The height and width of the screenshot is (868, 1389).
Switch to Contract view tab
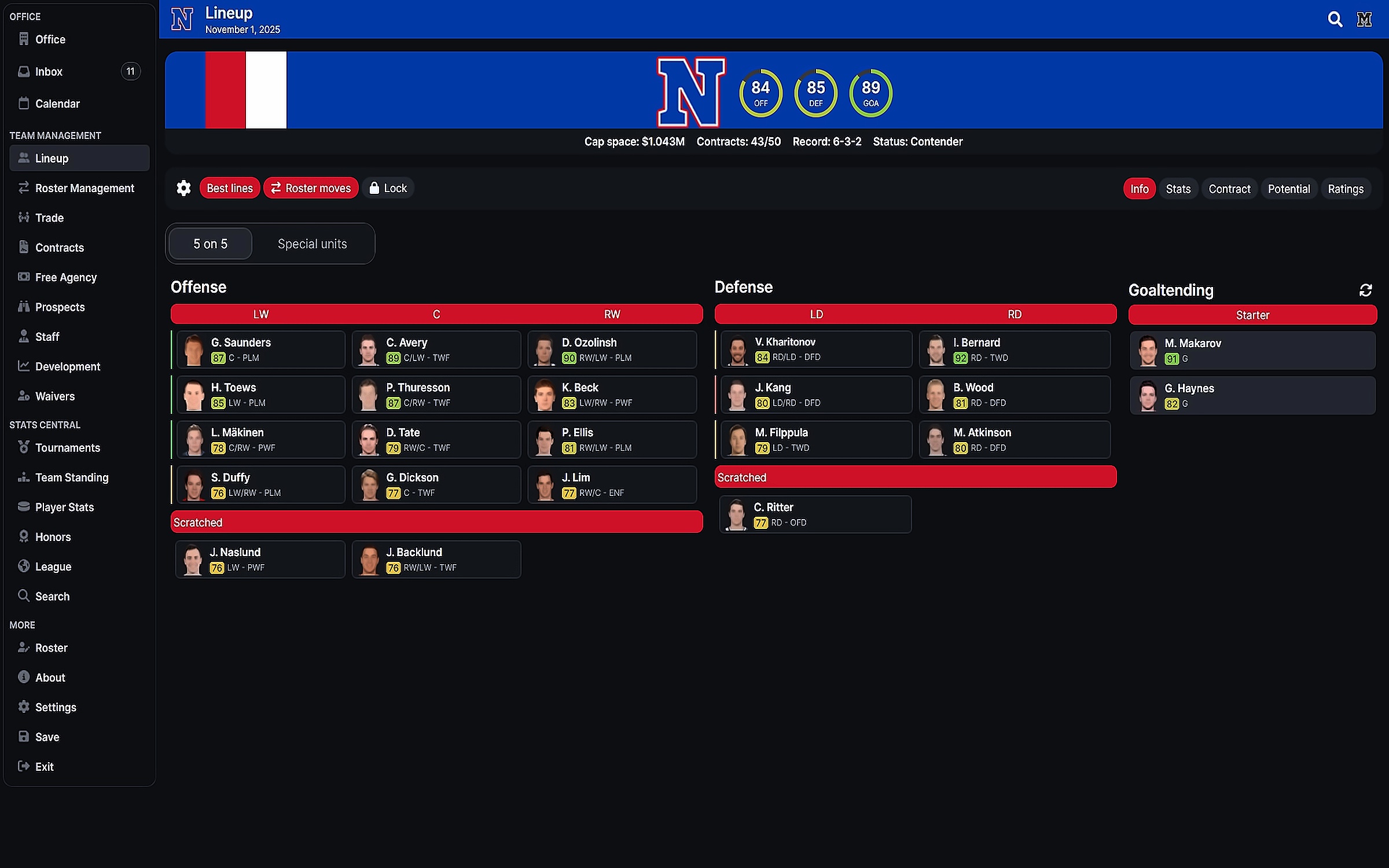point(1229,189)
